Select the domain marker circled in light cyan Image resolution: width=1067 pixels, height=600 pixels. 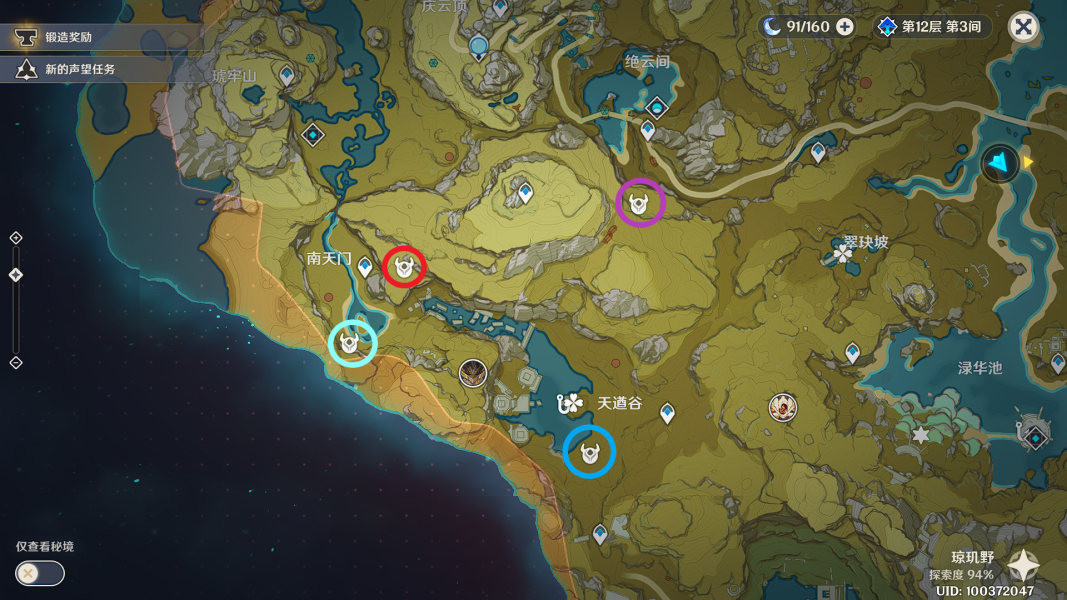[x=351, y=344]
